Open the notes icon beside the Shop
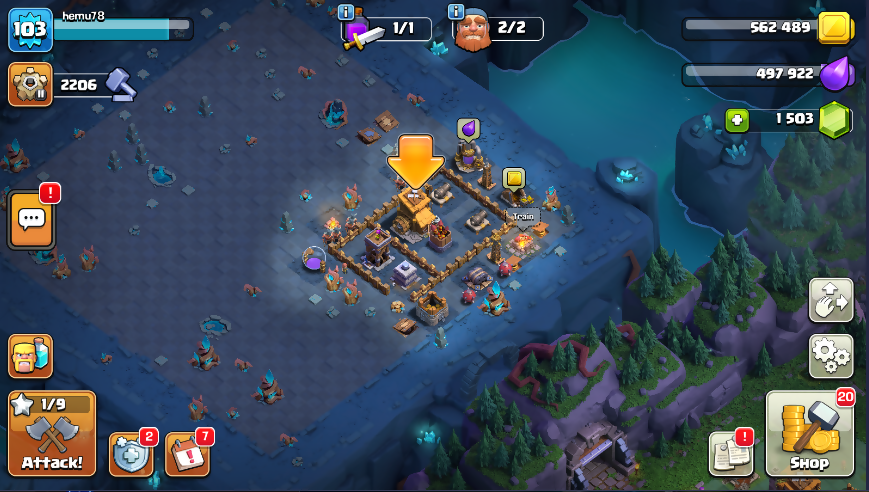 [730, 453]
